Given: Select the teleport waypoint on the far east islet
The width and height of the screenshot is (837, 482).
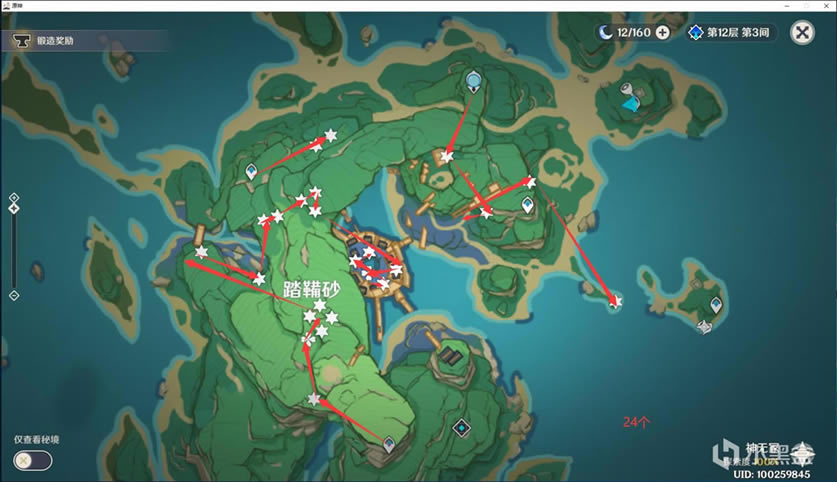Looking at the screenshot, I should [715, 303].
